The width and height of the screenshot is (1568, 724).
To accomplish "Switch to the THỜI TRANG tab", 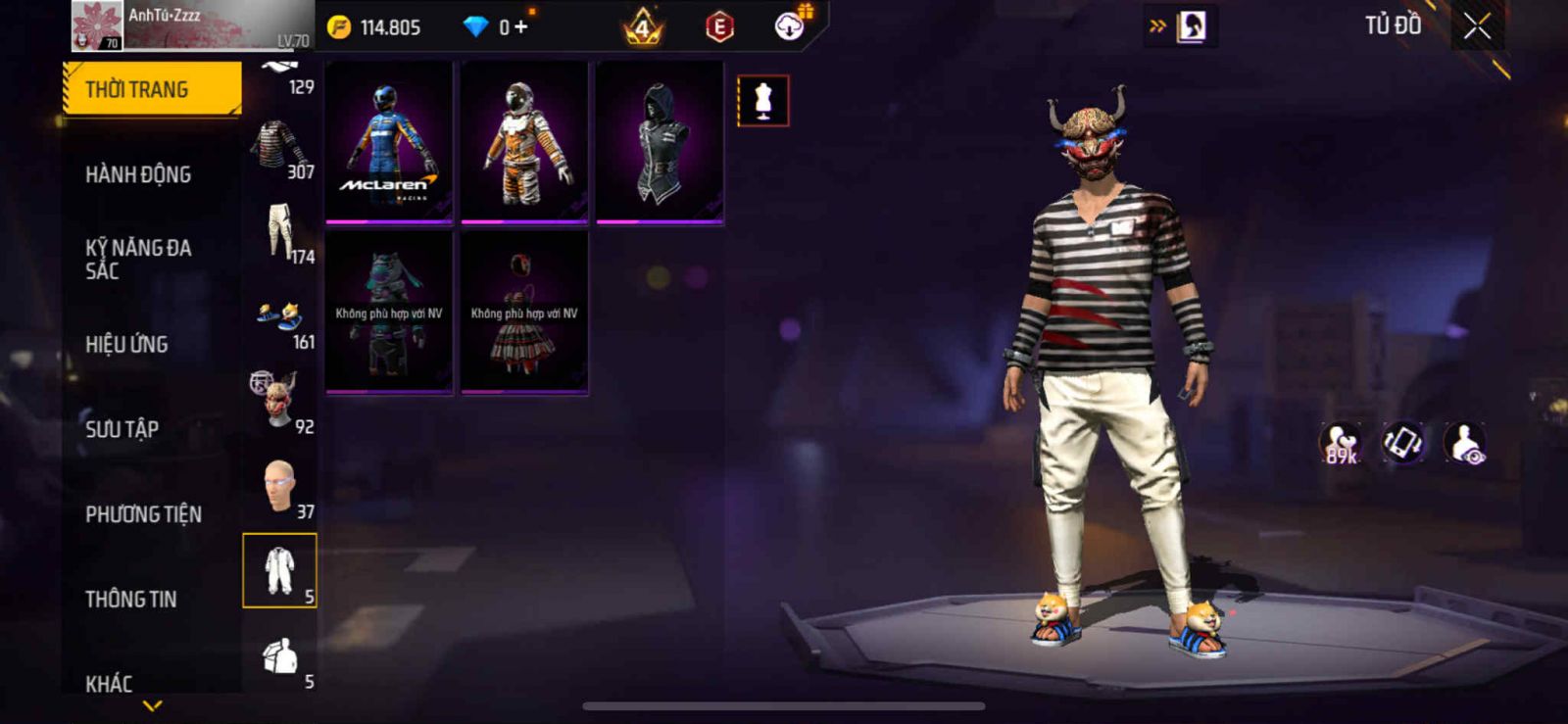I will click(x=152, y=89).
